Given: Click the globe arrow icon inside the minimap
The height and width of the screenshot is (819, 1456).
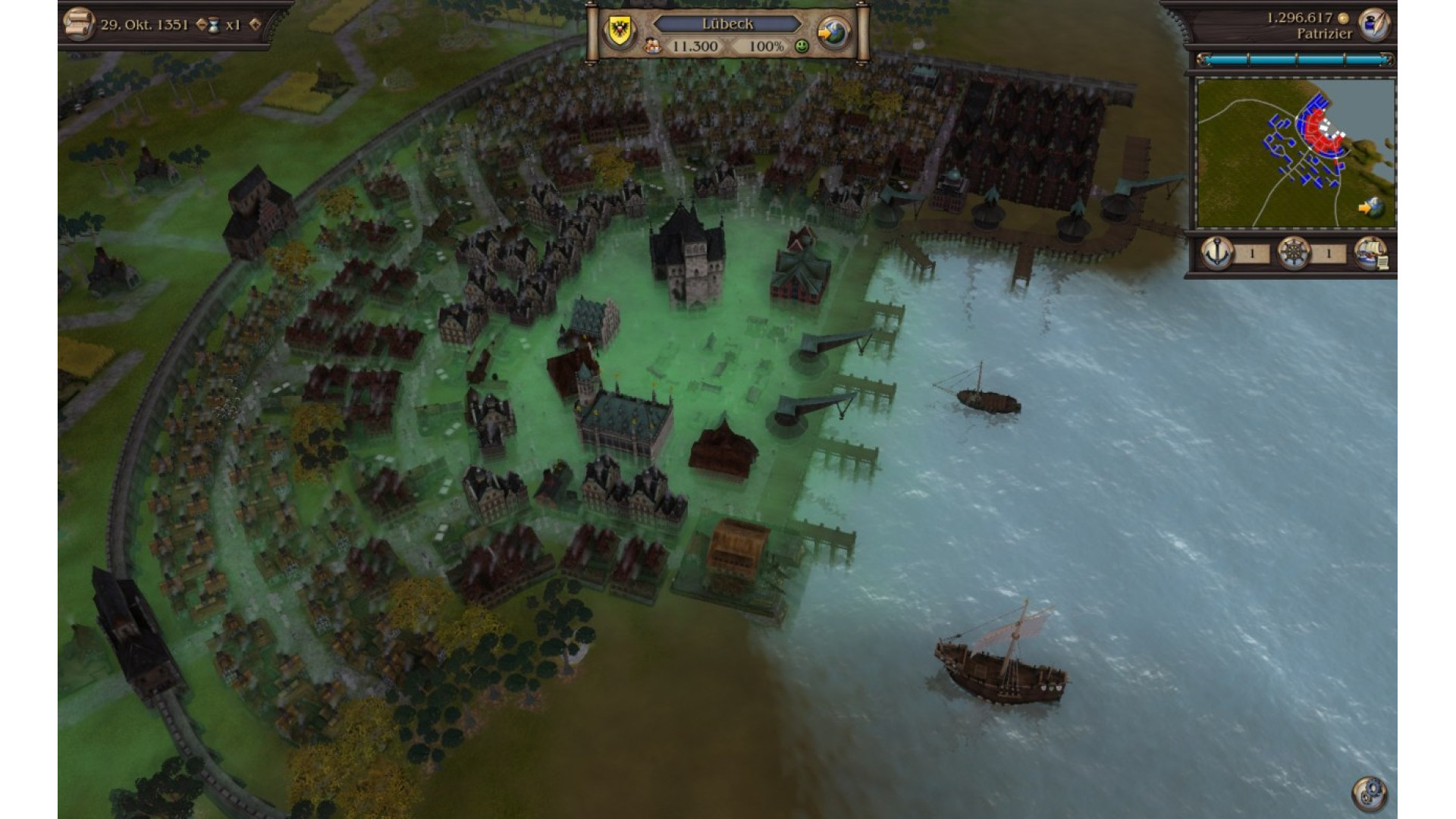Looking at the screenshot, I should tap(1371, 206).
